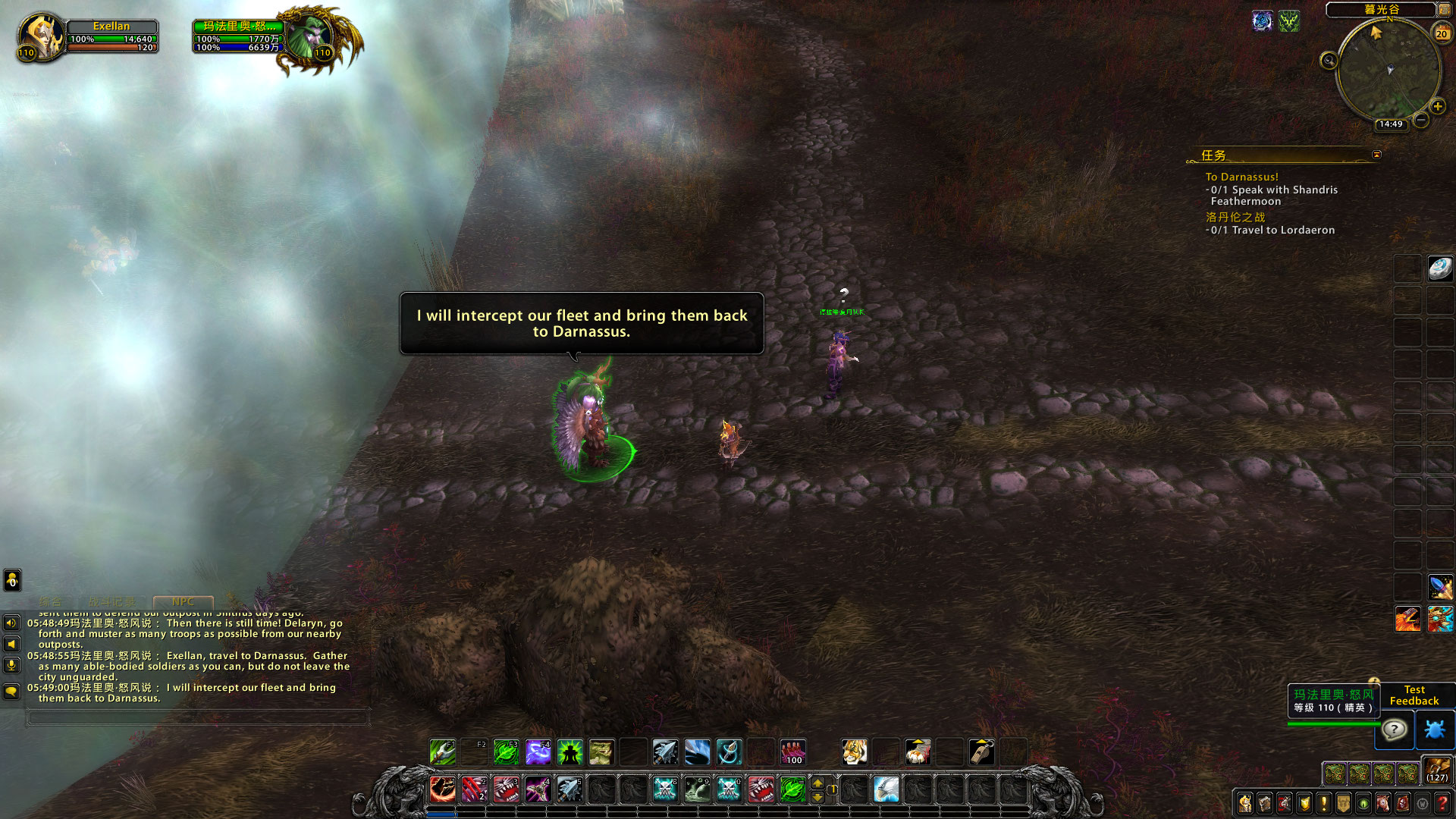Use the tiger head icon ability
The width and height of the screenshot is (1456, 819).
(x=854, y=752)
